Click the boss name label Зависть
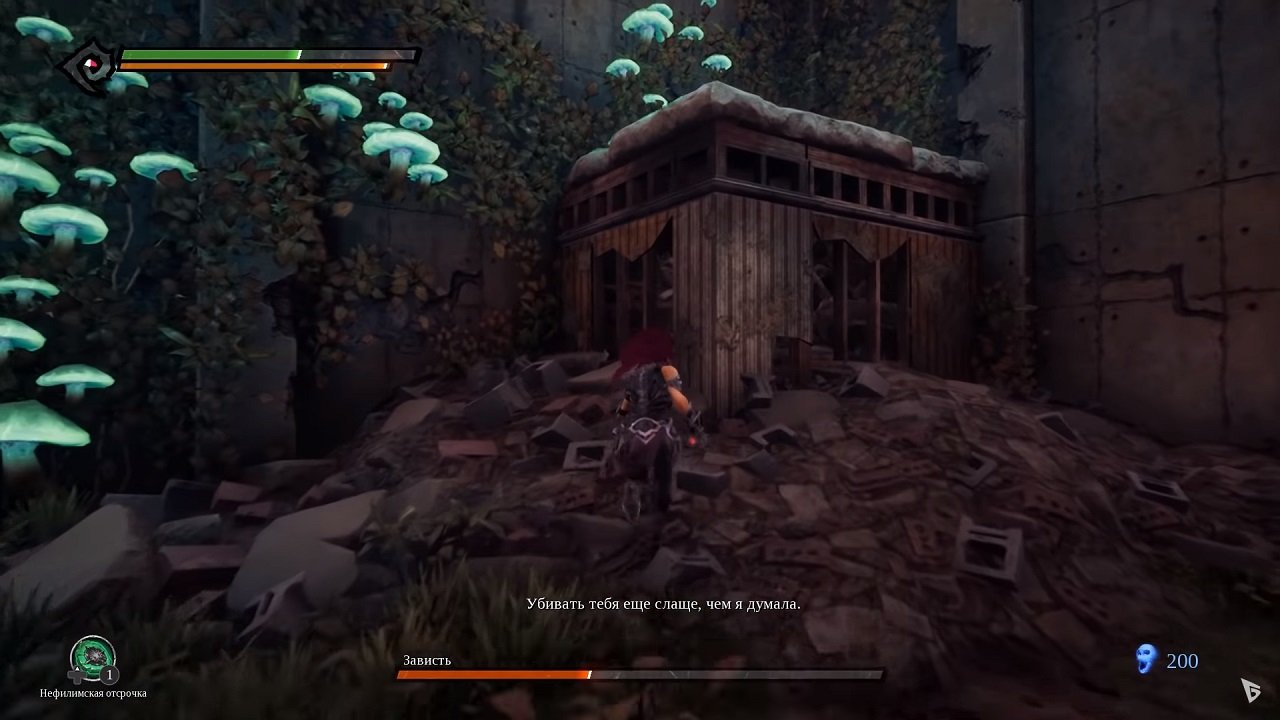1280x720 pixels. coord(425,660)
